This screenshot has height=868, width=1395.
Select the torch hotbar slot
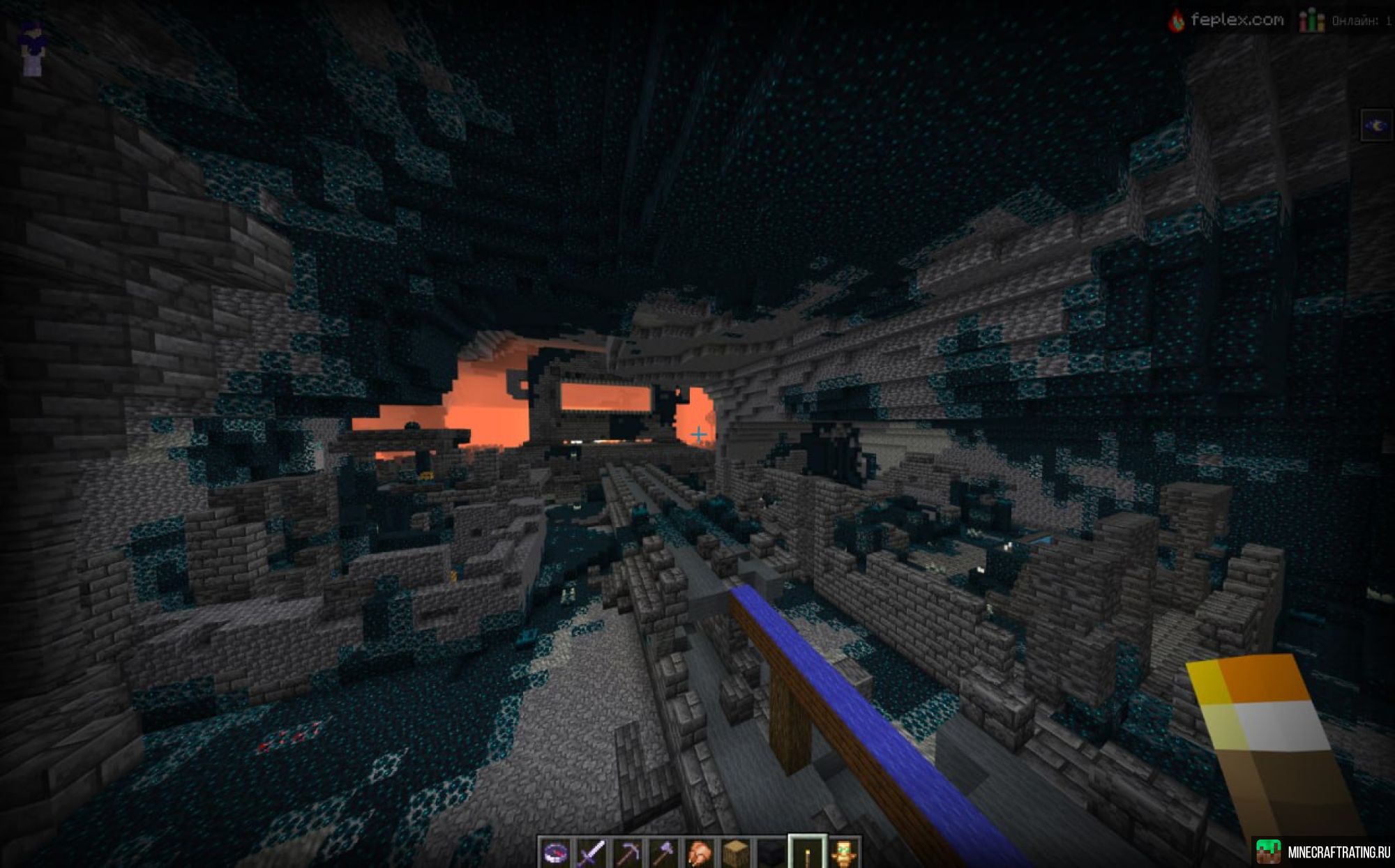pos(808,852)
